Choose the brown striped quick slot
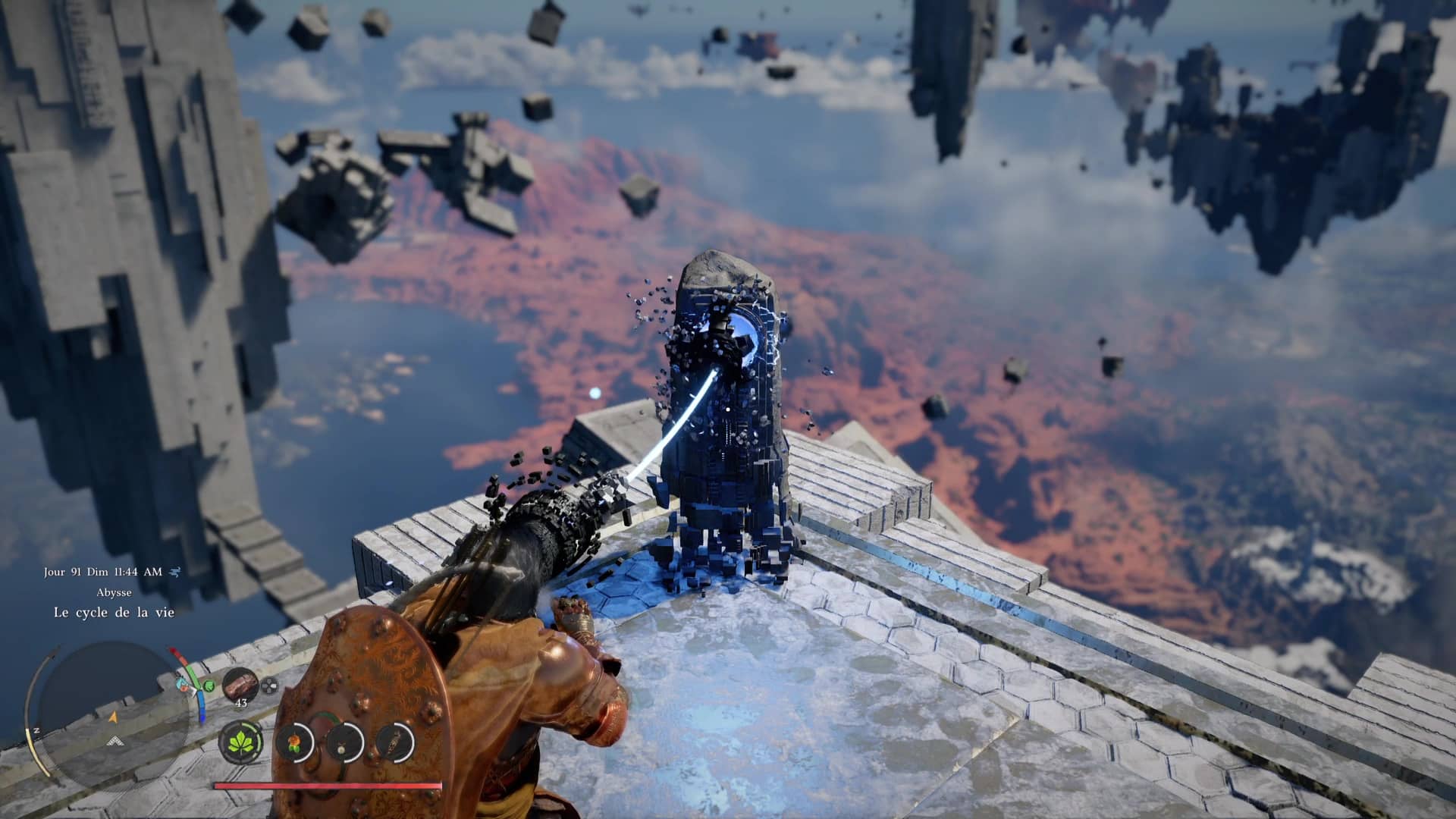This screenshot has width=1456, height=819. (394, 741)
